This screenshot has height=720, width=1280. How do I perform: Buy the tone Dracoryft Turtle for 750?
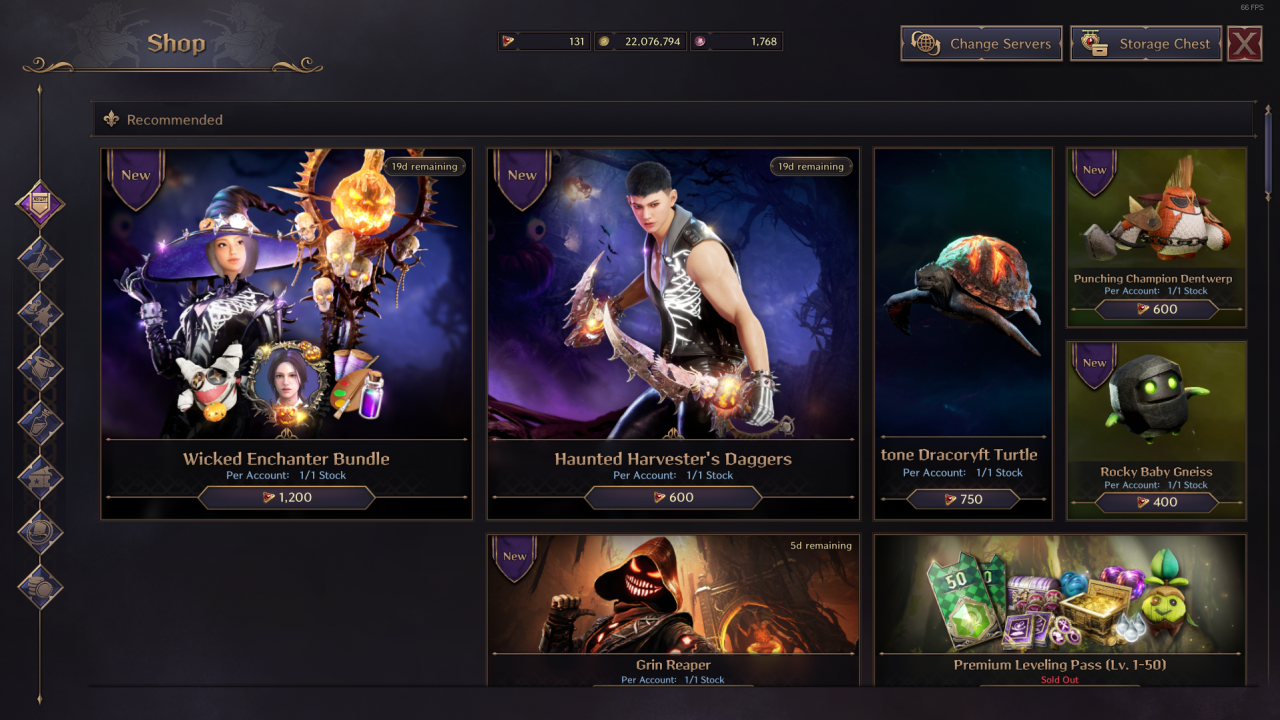click(962, 498)
